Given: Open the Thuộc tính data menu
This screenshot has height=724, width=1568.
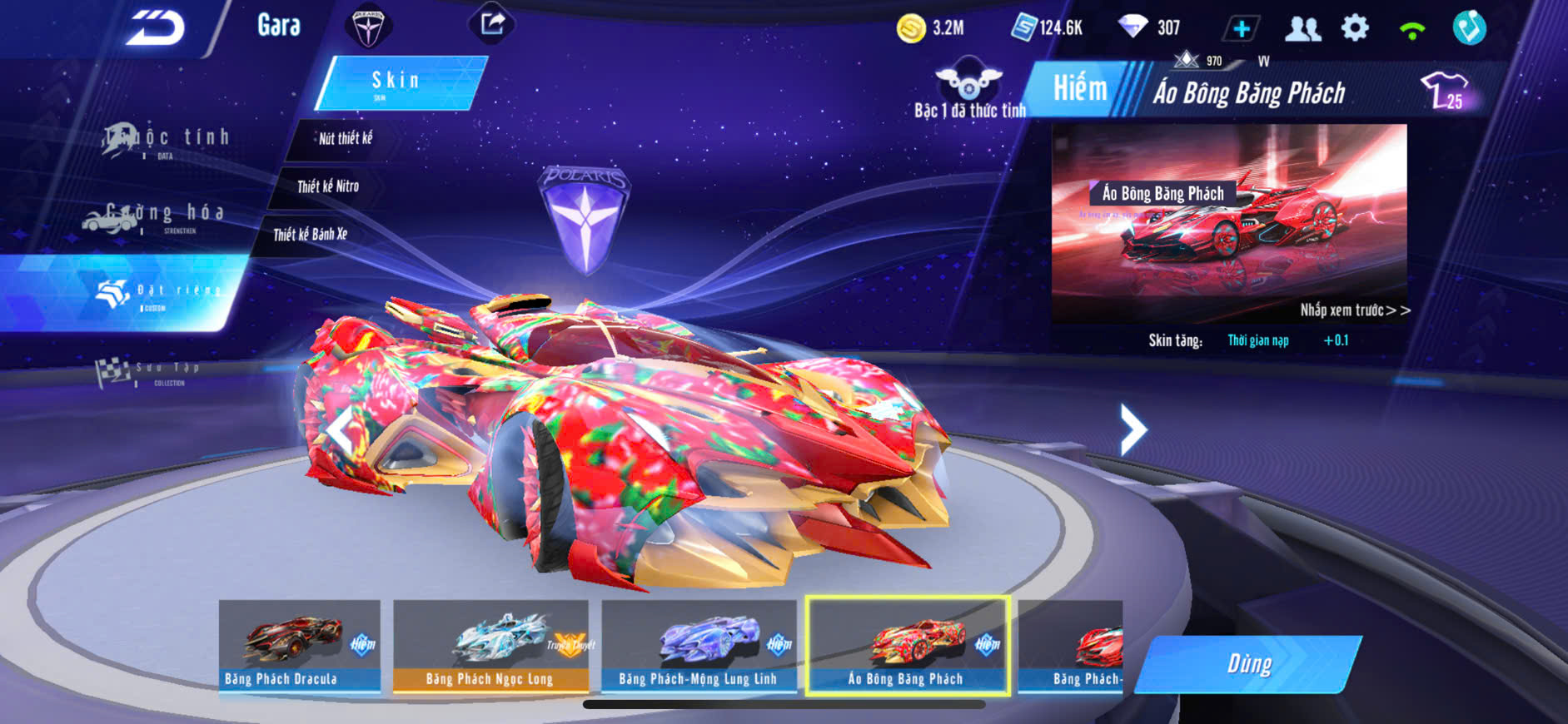Looking at the screenshot, I should point(167,140).
